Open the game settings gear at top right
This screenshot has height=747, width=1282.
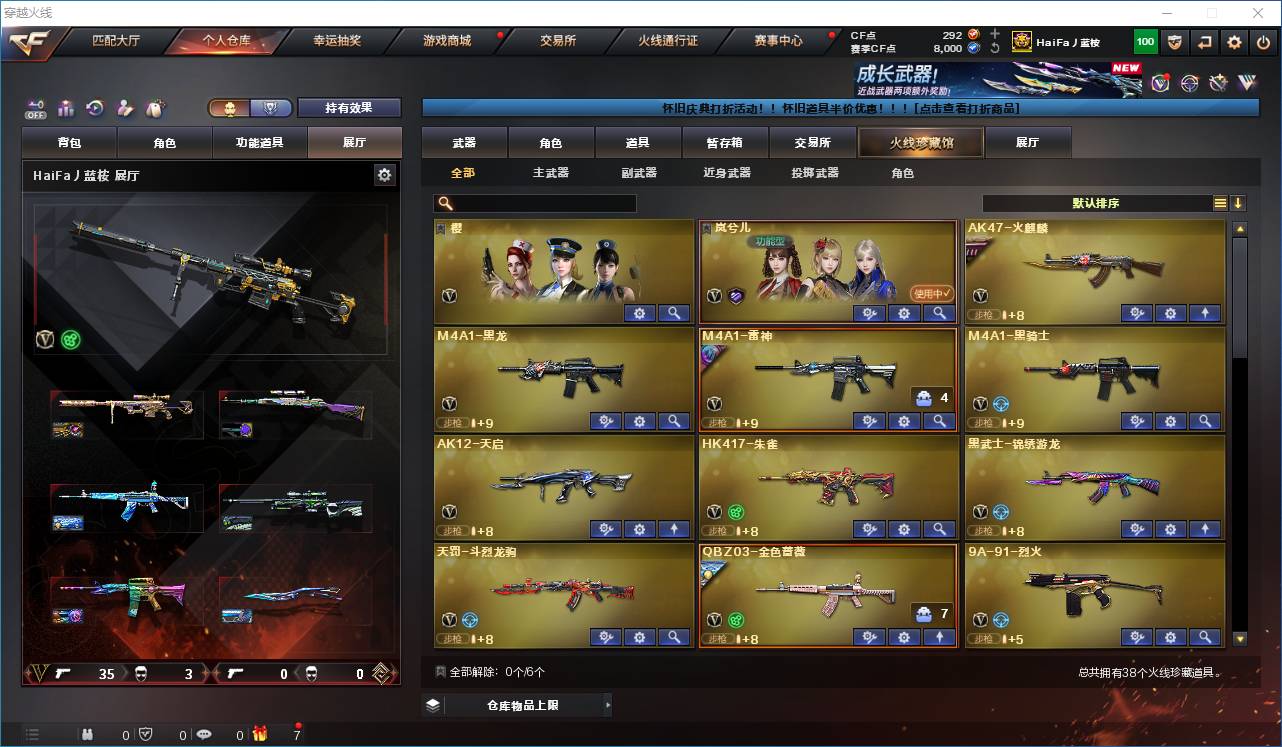pyautogui.click(x=1233, y=41)
